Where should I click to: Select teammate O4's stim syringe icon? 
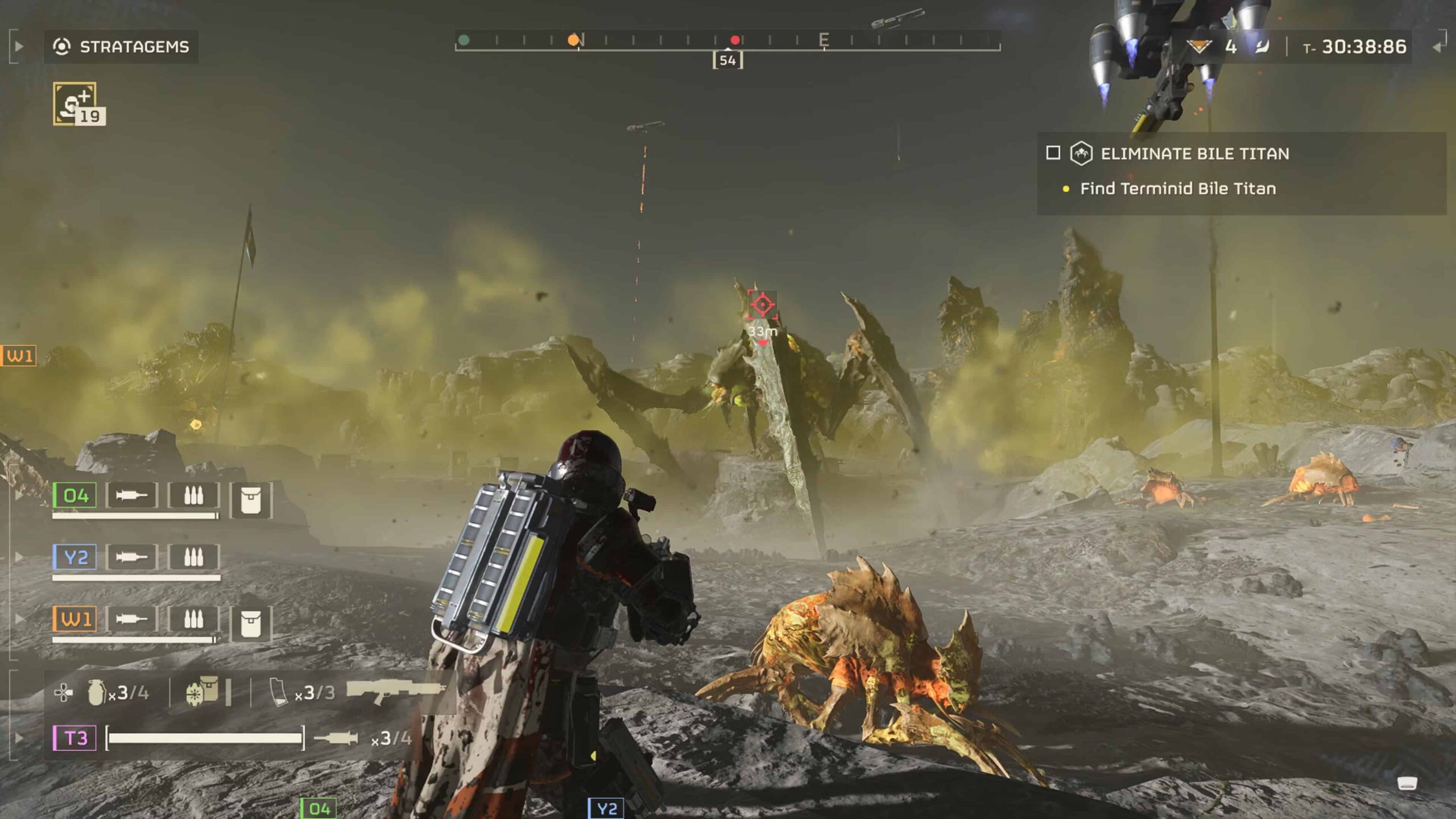(x=131, y=495)
